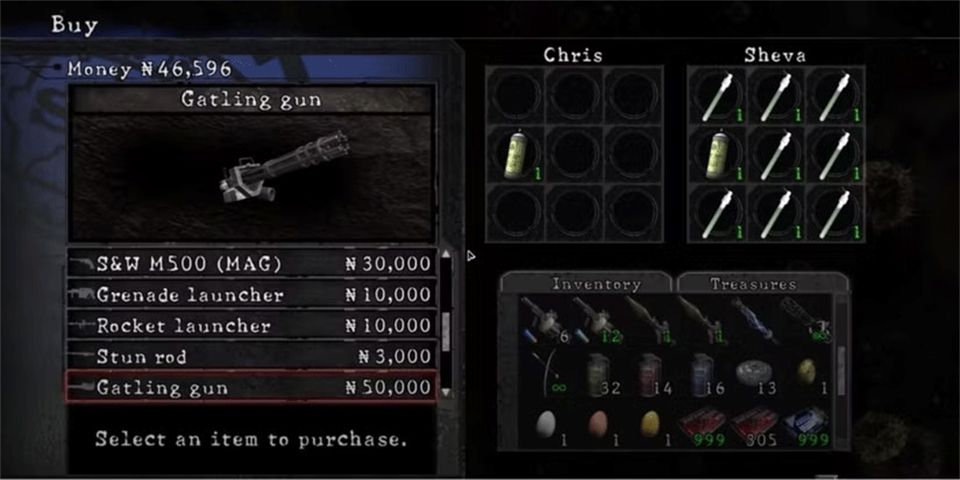Screen dimensions: 960x480
Task: Pick the Stun rod for ₦3,000
Action: point(252,357)
